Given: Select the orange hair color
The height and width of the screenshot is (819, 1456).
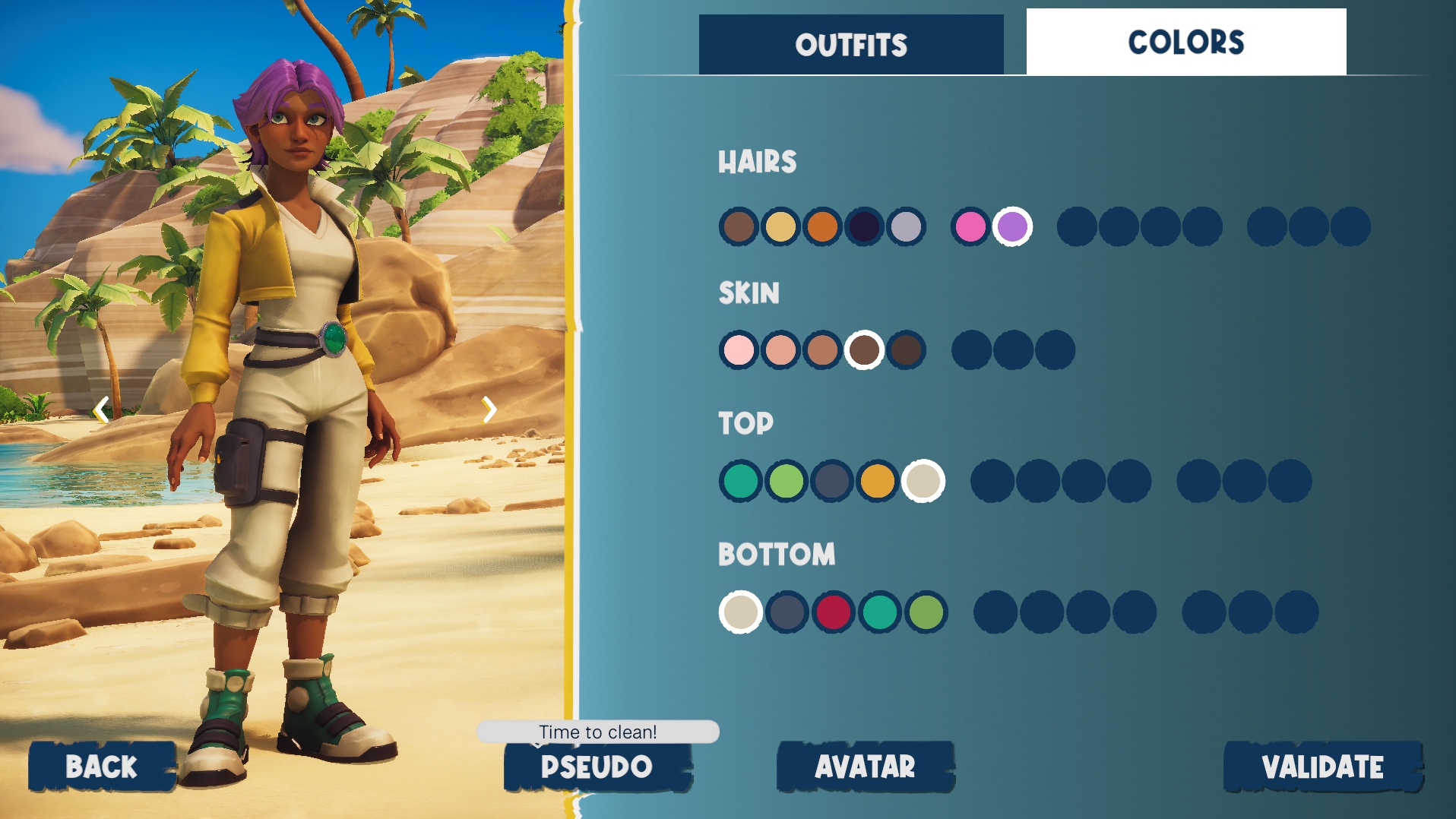Looking at the screenshot, I should point(822,226).
